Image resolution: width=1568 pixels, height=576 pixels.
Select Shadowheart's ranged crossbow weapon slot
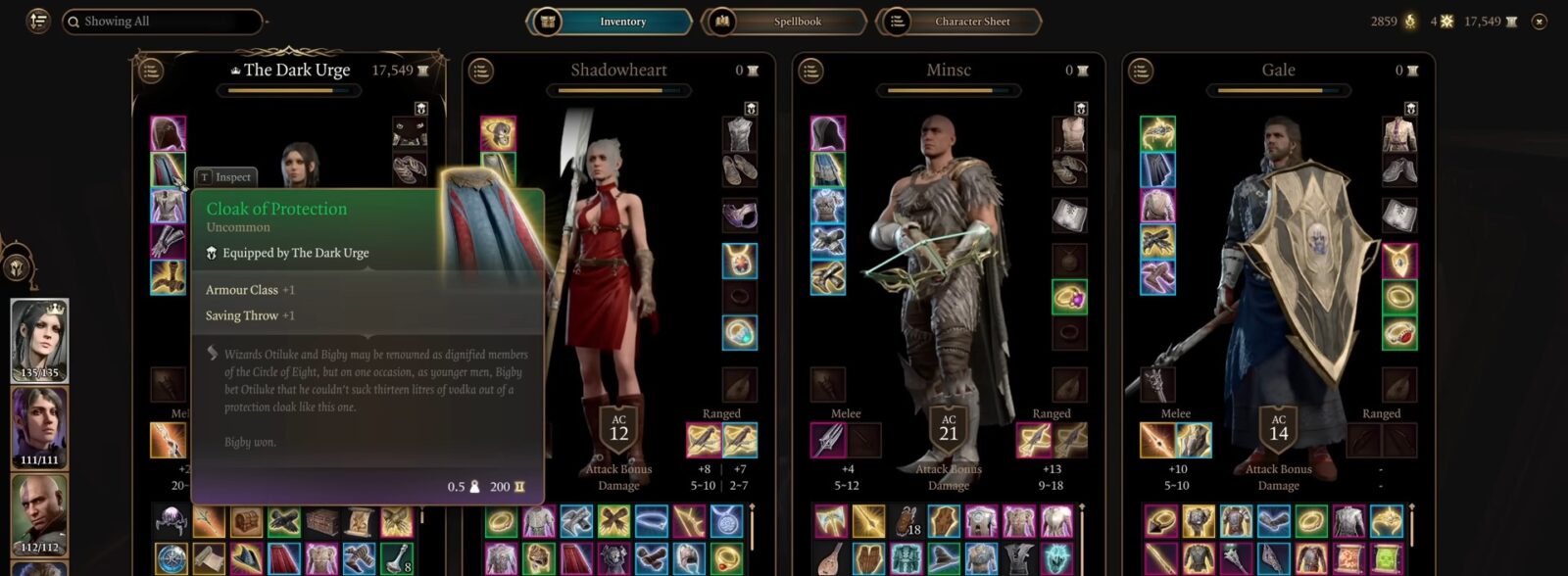[704, 440]
